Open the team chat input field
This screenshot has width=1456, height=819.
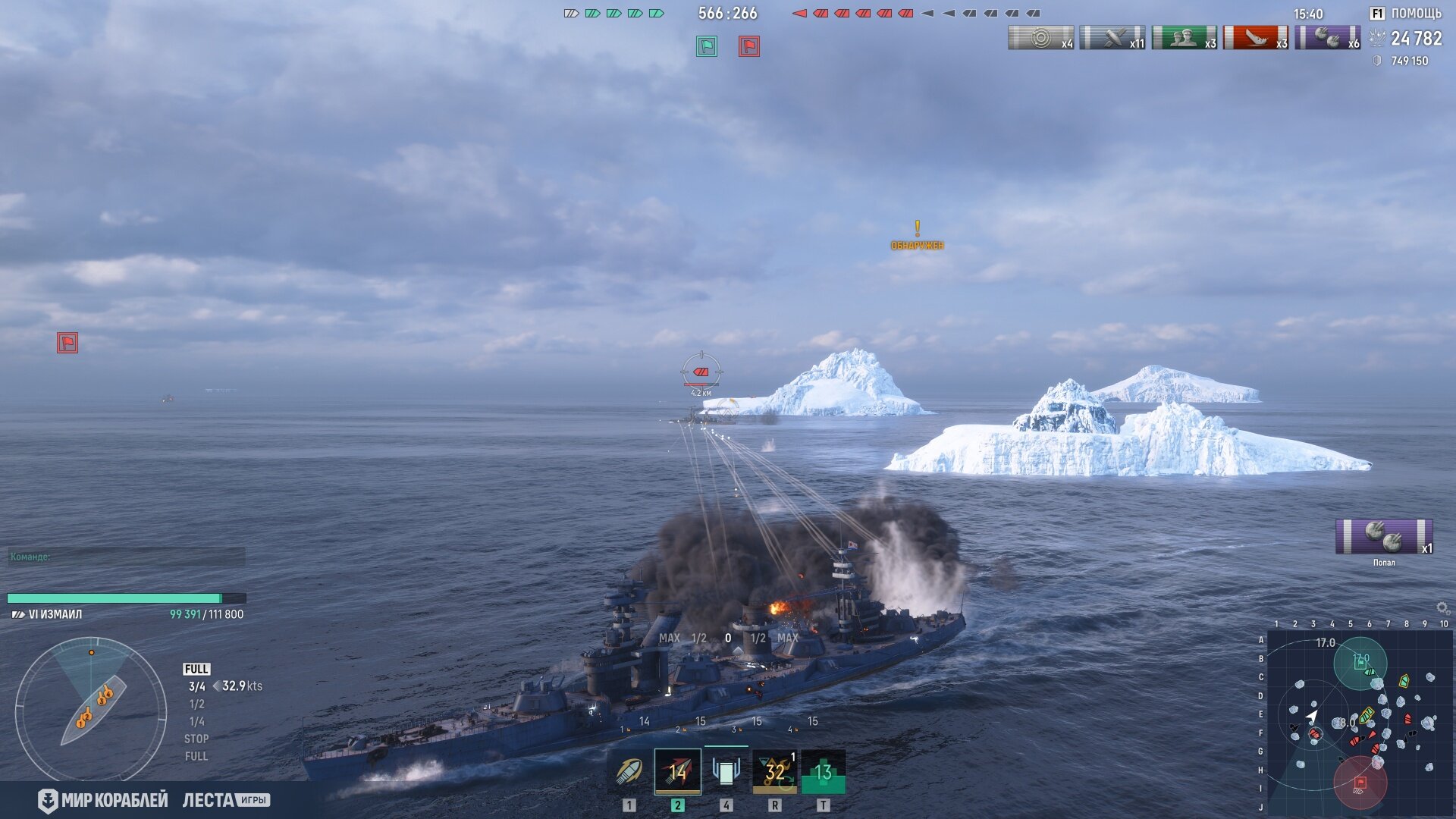(x=126, y=557)
